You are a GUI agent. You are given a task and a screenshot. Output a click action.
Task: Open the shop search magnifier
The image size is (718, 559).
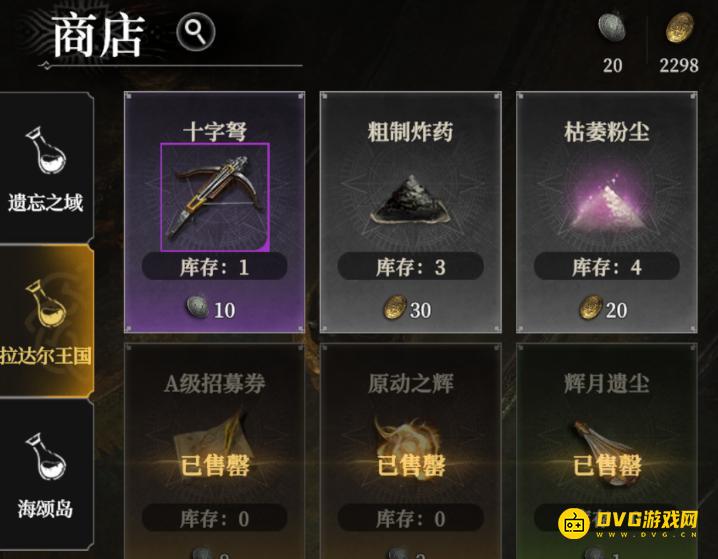coord(196,33)
